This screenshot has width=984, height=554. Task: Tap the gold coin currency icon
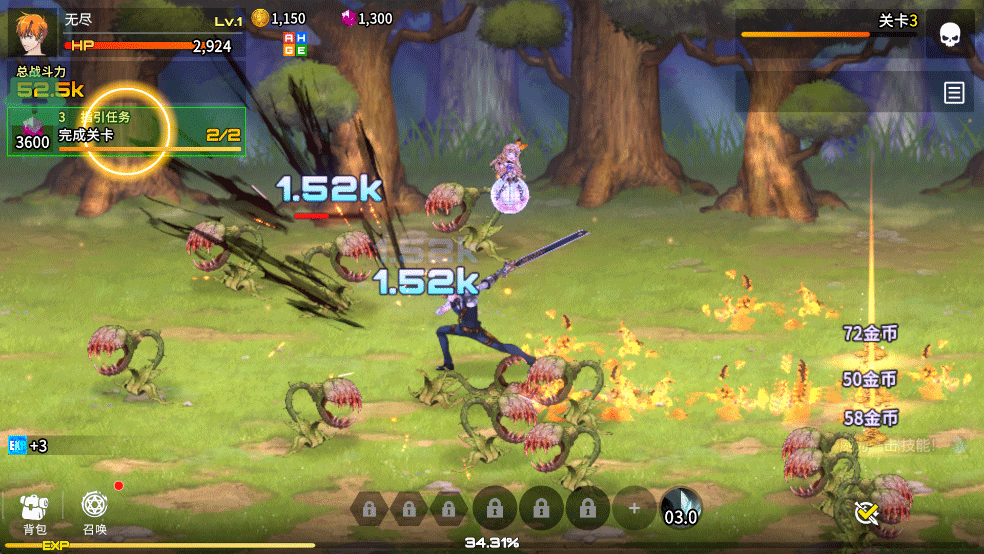click(260, 18)
